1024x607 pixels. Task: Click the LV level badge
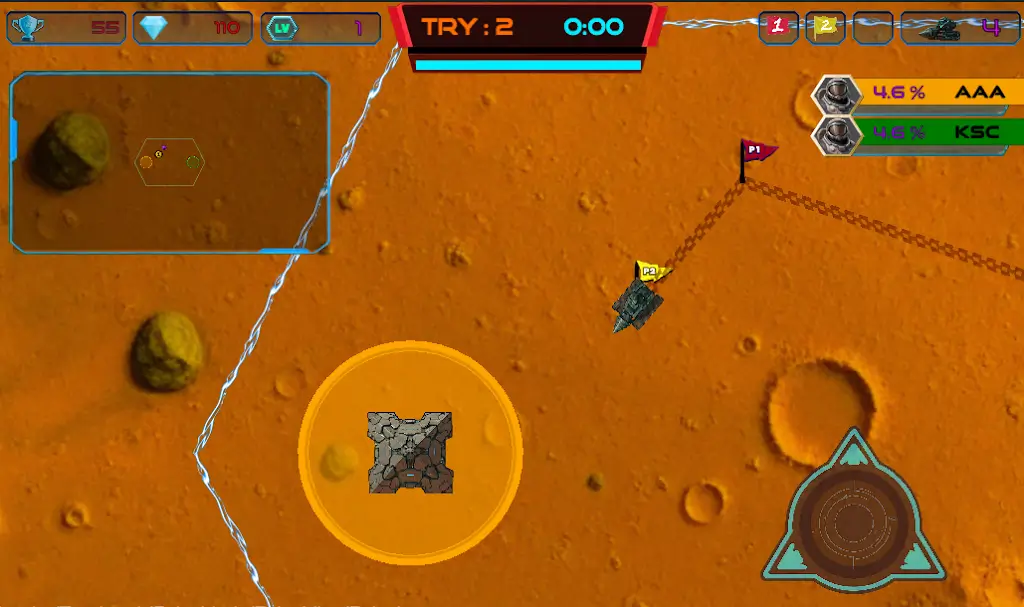[x=282, y=28]
